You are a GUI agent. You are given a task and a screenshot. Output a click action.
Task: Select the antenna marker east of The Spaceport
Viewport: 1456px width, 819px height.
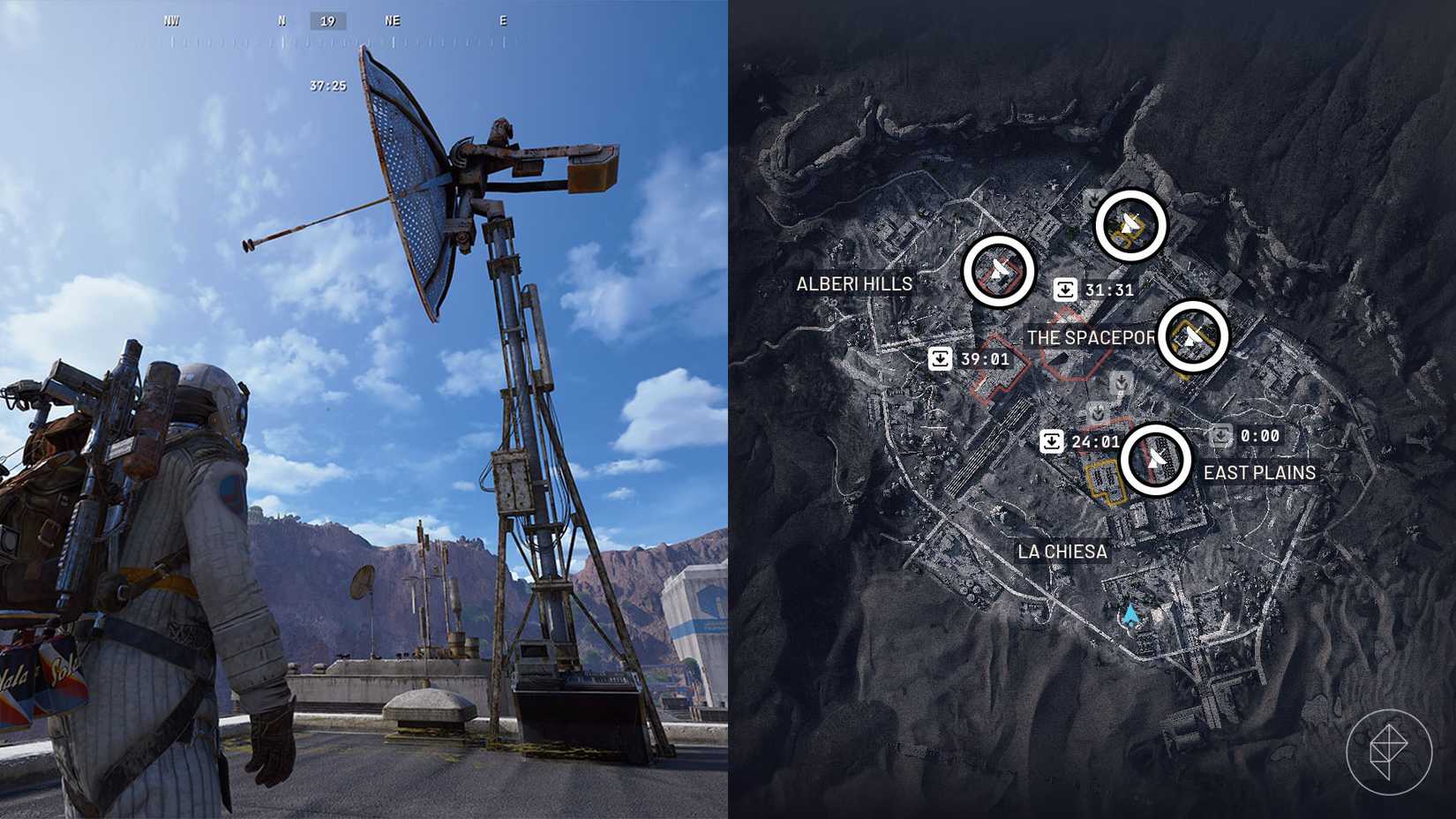(1193, 335)
